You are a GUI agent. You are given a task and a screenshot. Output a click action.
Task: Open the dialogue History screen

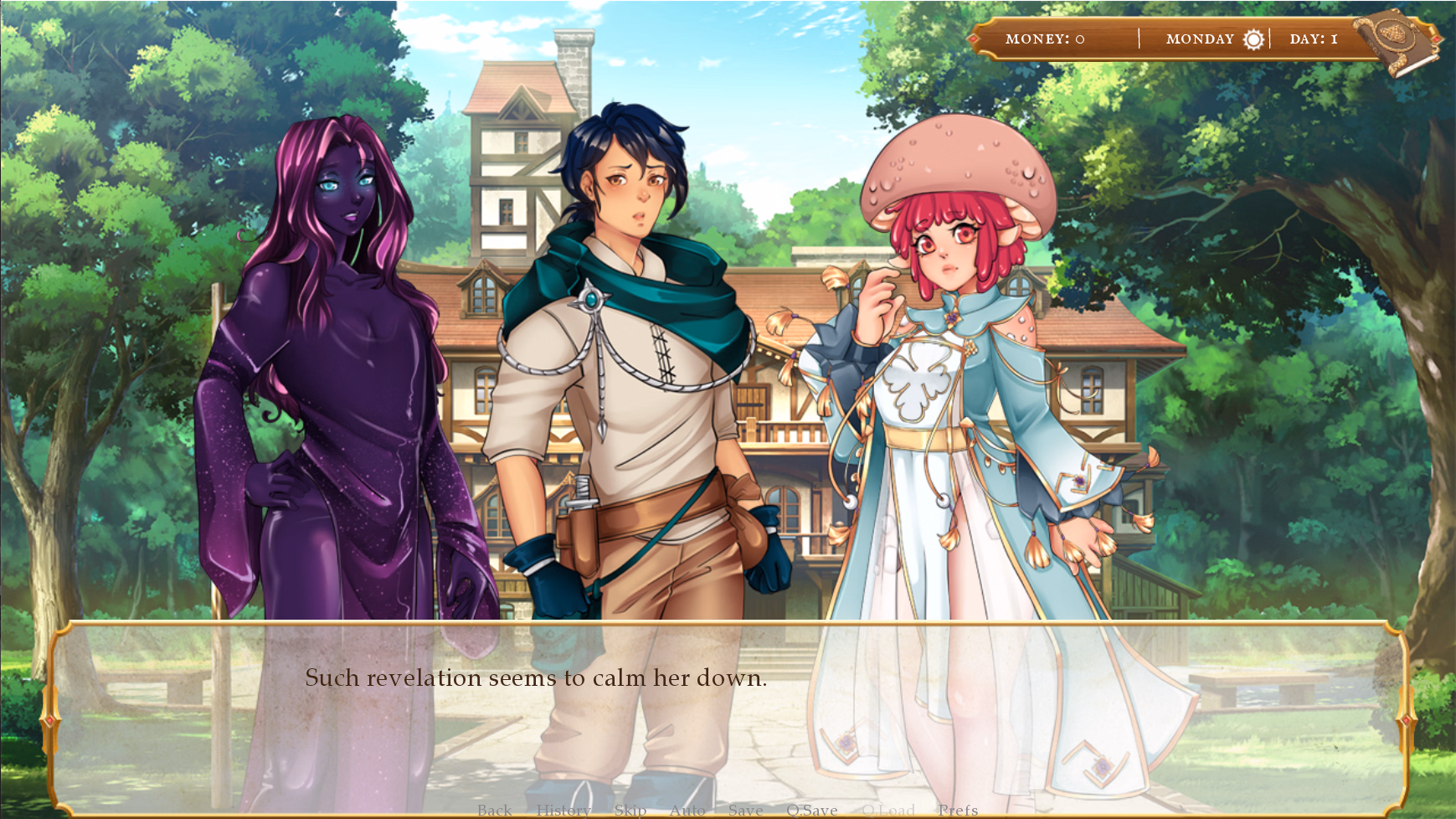(x=563, y=810)
